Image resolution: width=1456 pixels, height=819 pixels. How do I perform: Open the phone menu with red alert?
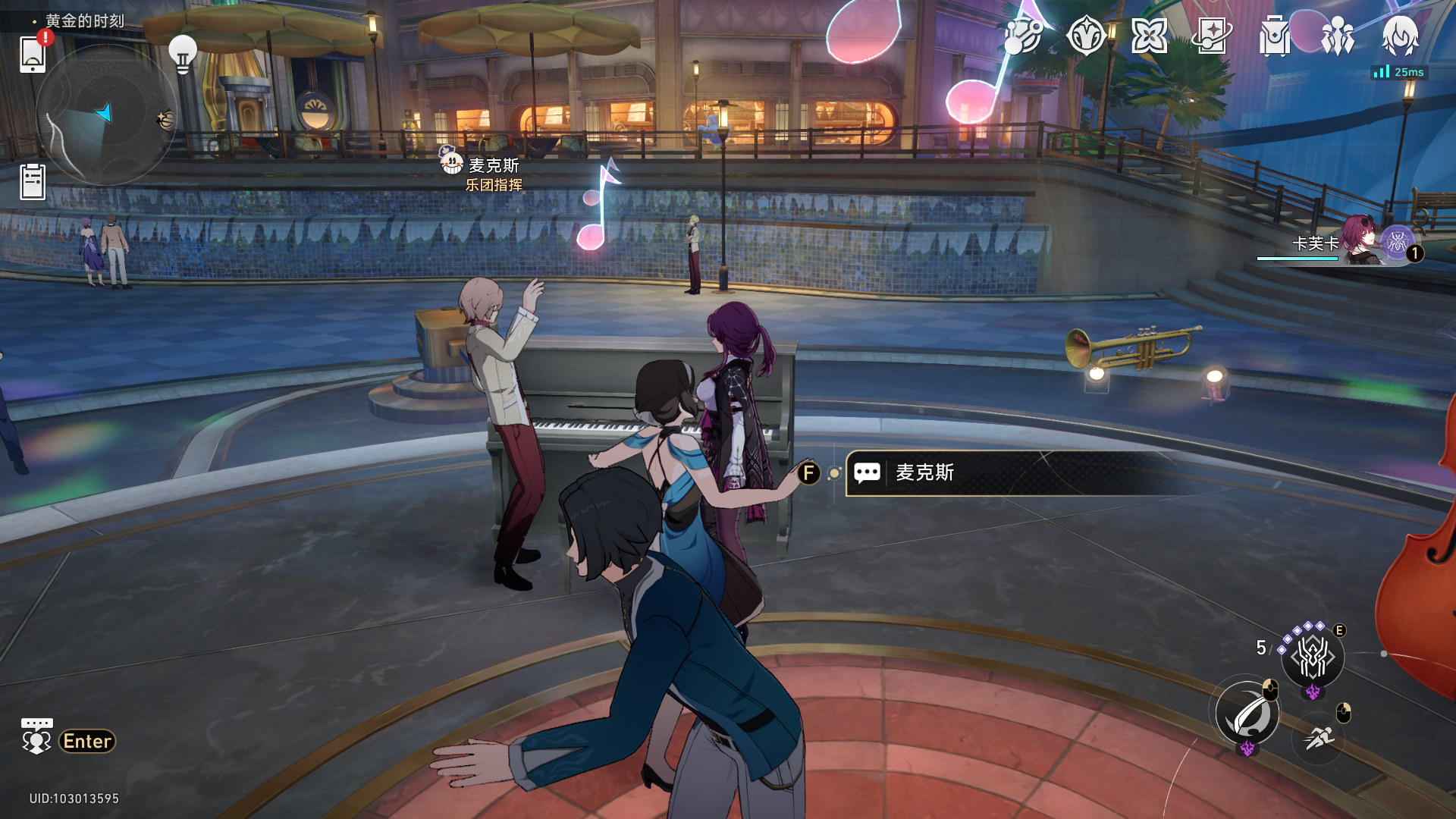tap(33, 53)
